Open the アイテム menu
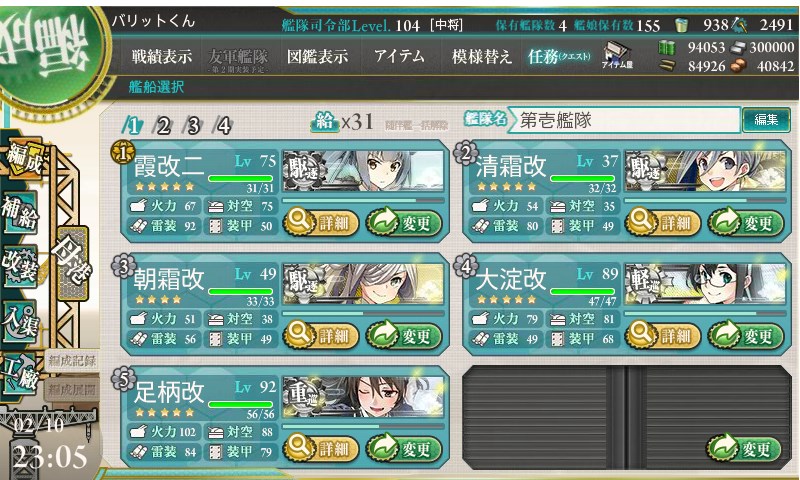This screenshot has height=480, width=800. coord(399,57)
